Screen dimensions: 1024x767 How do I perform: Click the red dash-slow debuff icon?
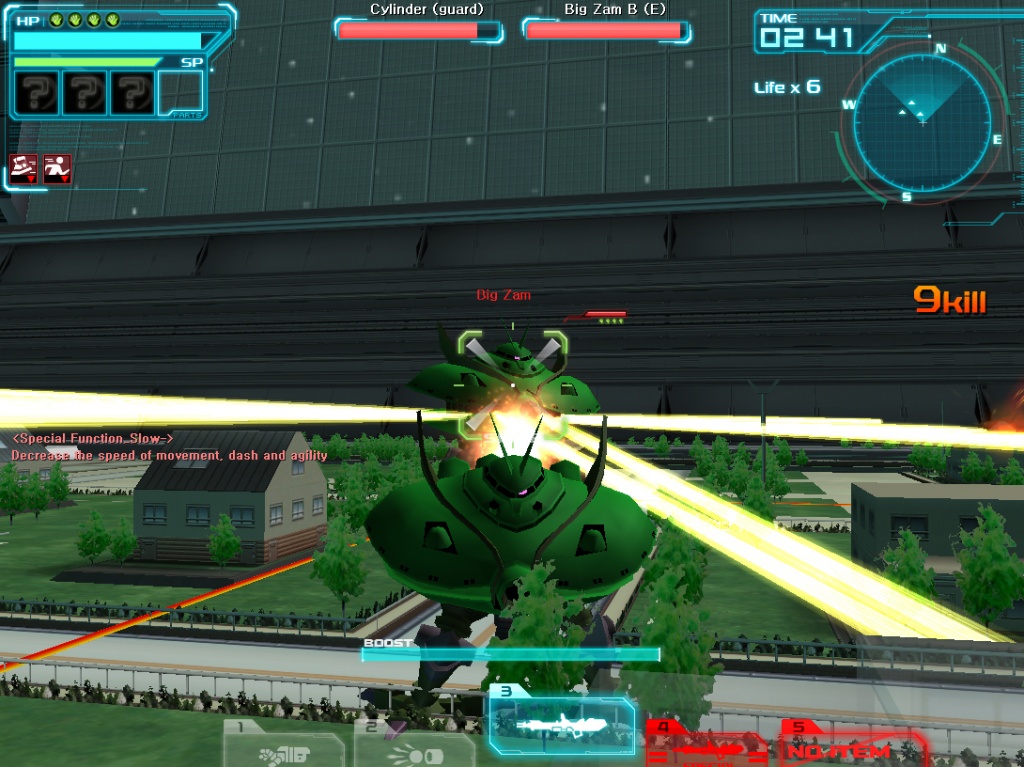(x=23, y=167)
